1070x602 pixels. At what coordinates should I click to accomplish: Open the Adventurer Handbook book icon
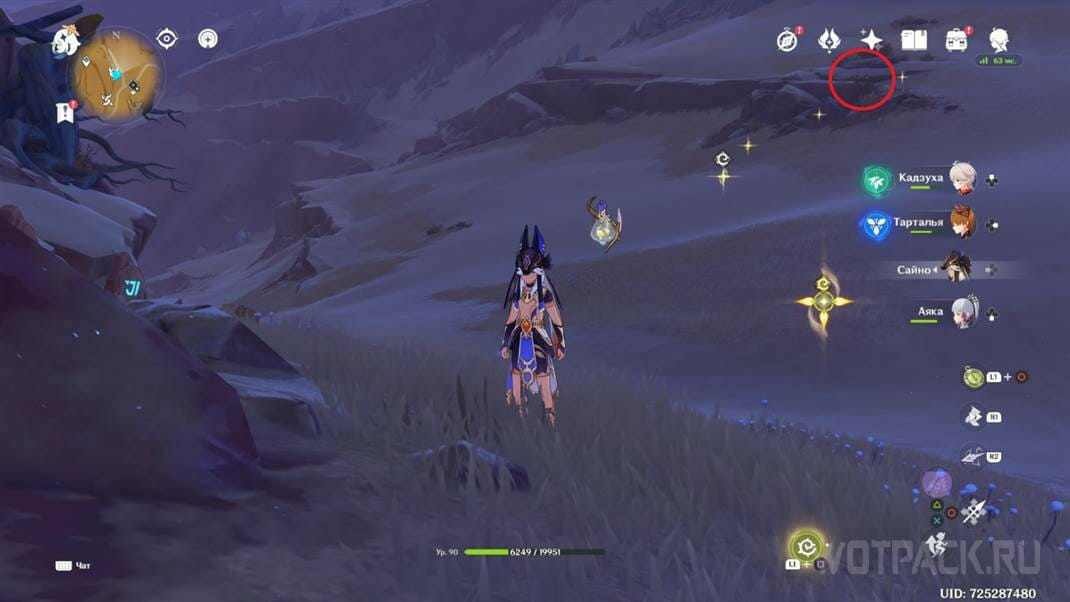click(x=914, y=40)
